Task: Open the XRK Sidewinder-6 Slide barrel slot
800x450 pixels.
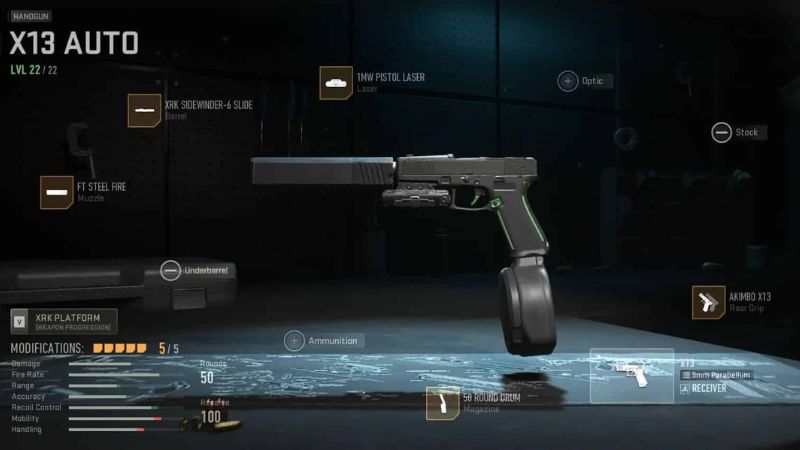Action: (x=144, y=110)
